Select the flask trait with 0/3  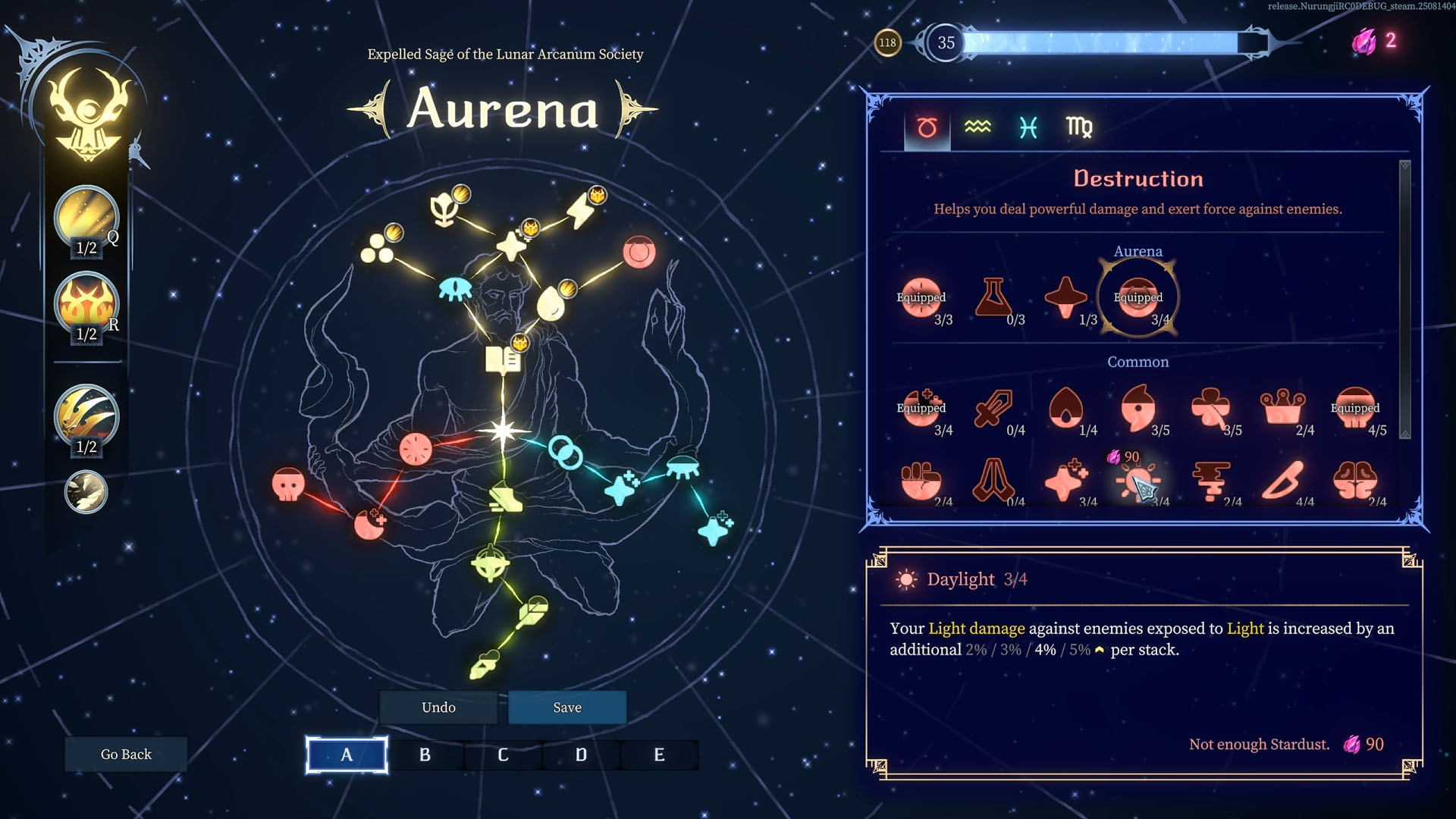[993, 297]
